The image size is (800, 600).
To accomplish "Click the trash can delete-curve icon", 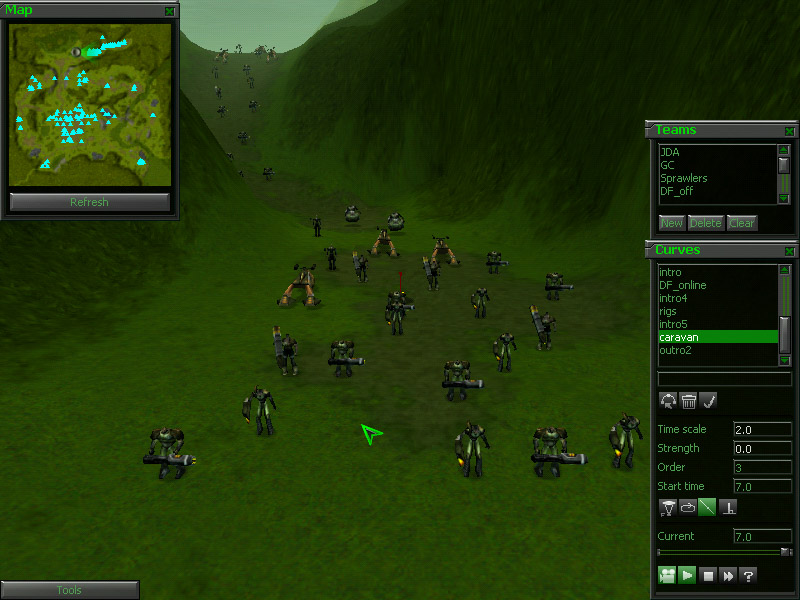I will click(x=688, y=401).
